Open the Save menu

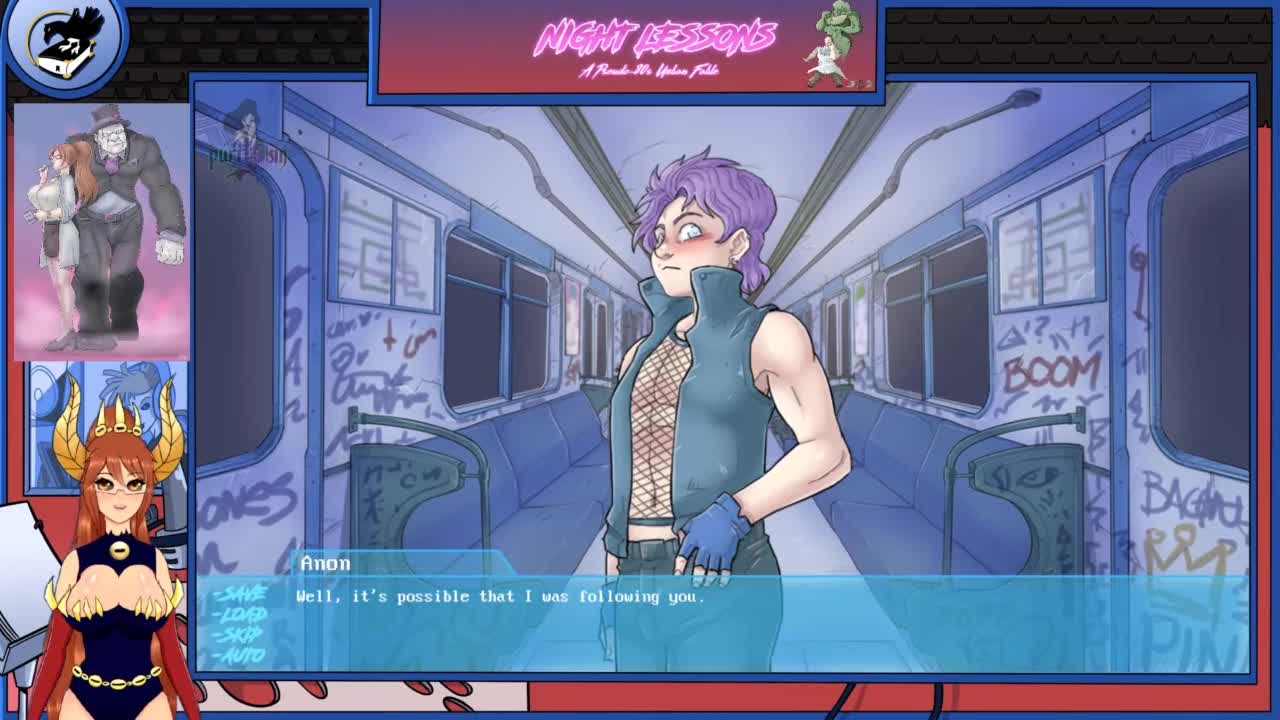click(241, 593)
